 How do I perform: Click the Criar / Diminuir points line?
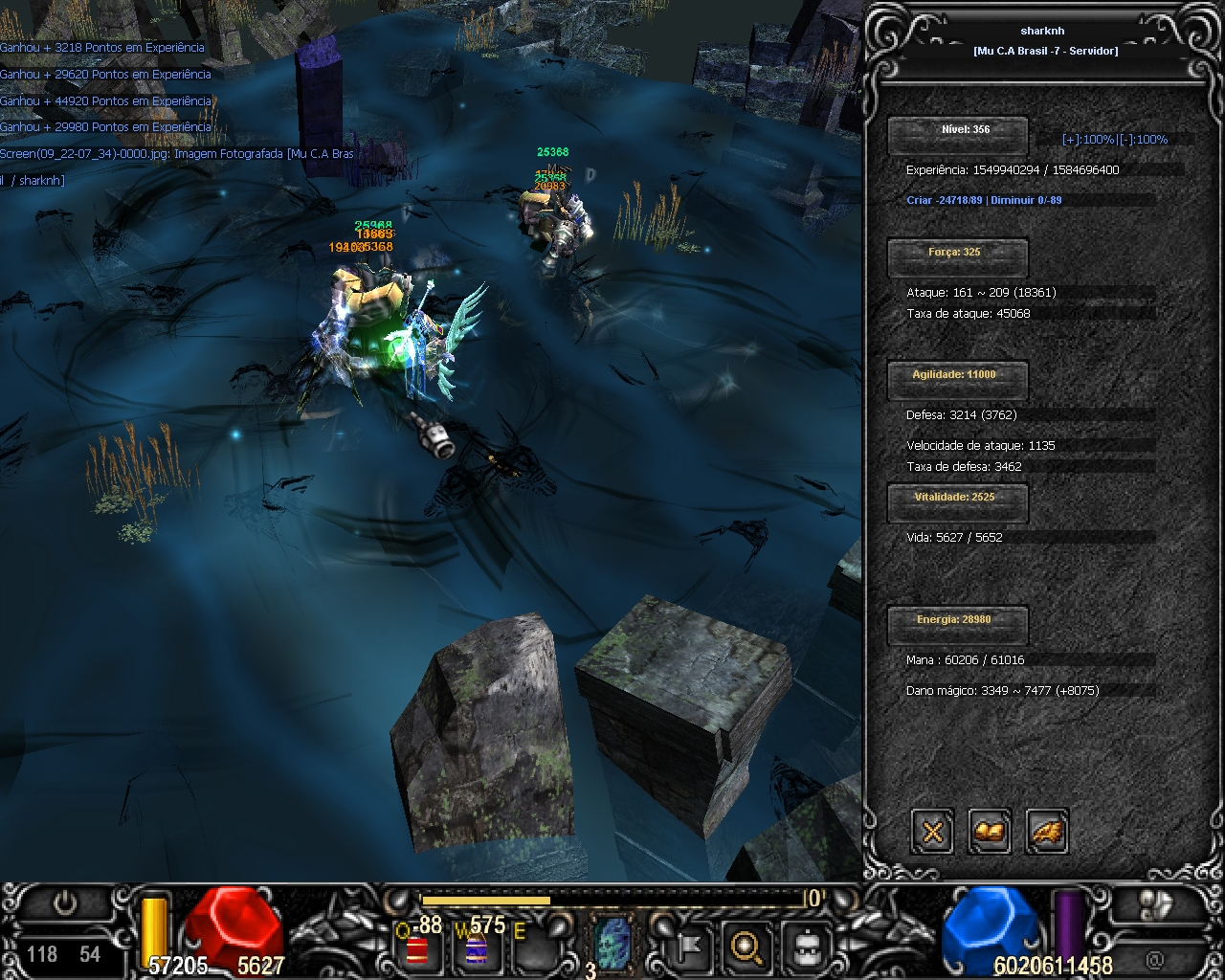coord(984,201)
